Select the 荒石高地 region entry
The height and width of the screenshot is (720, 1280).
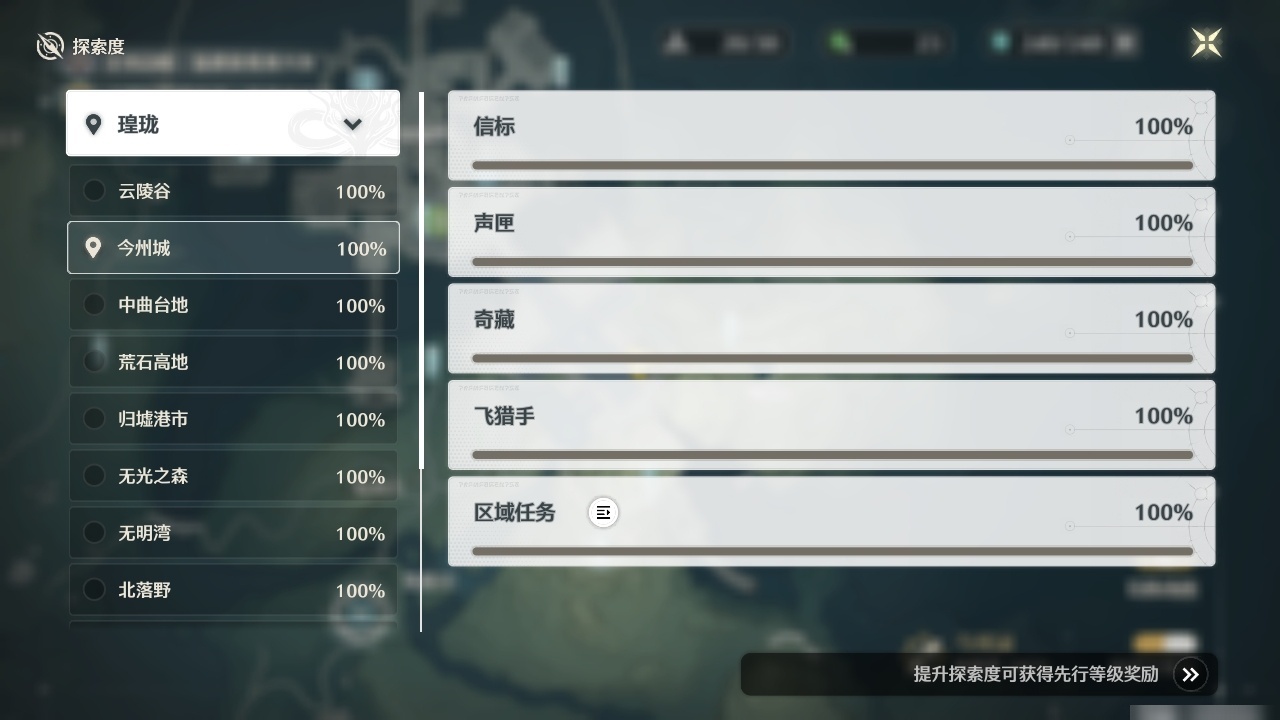click(x=233, y=362)
